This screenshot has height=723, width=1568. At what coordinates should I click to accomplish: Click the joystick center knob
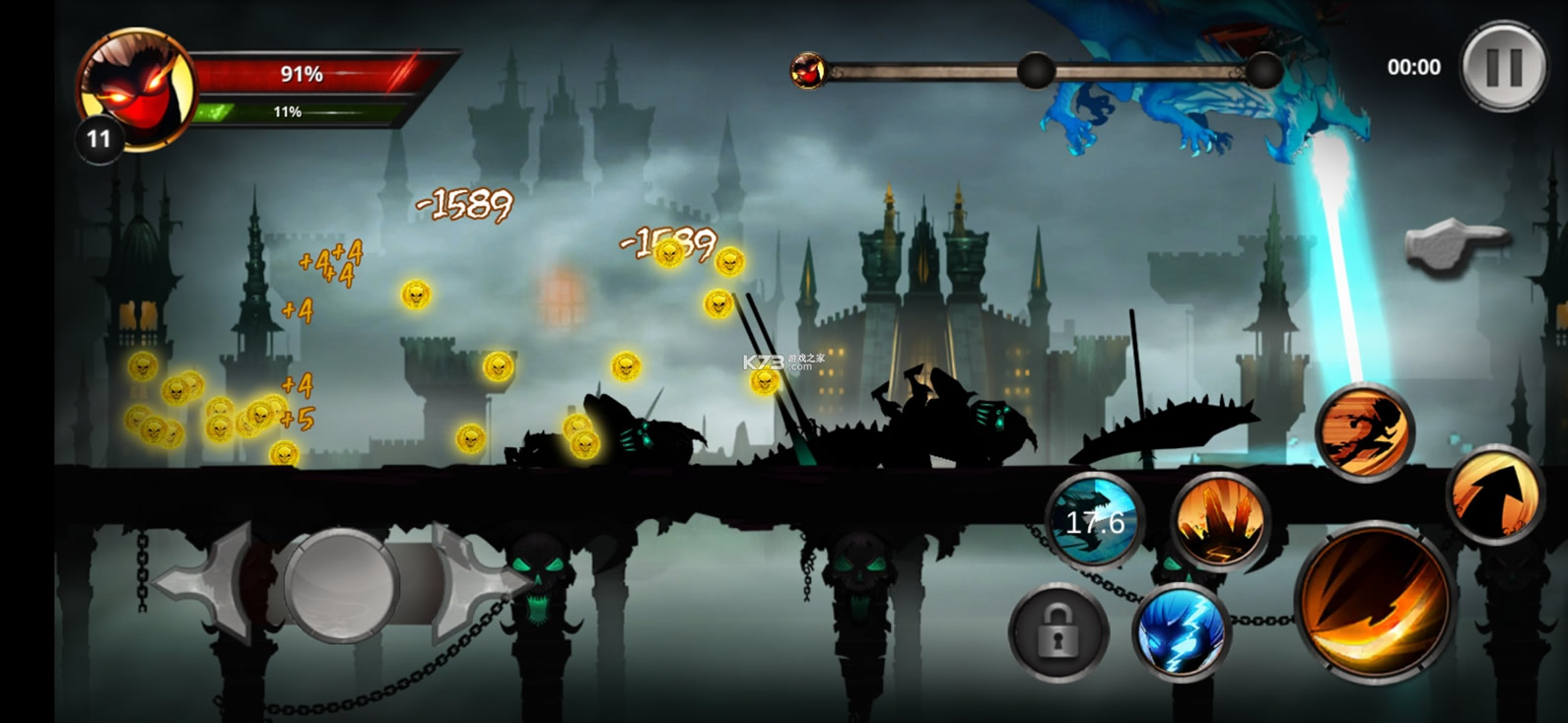point(341,584)
